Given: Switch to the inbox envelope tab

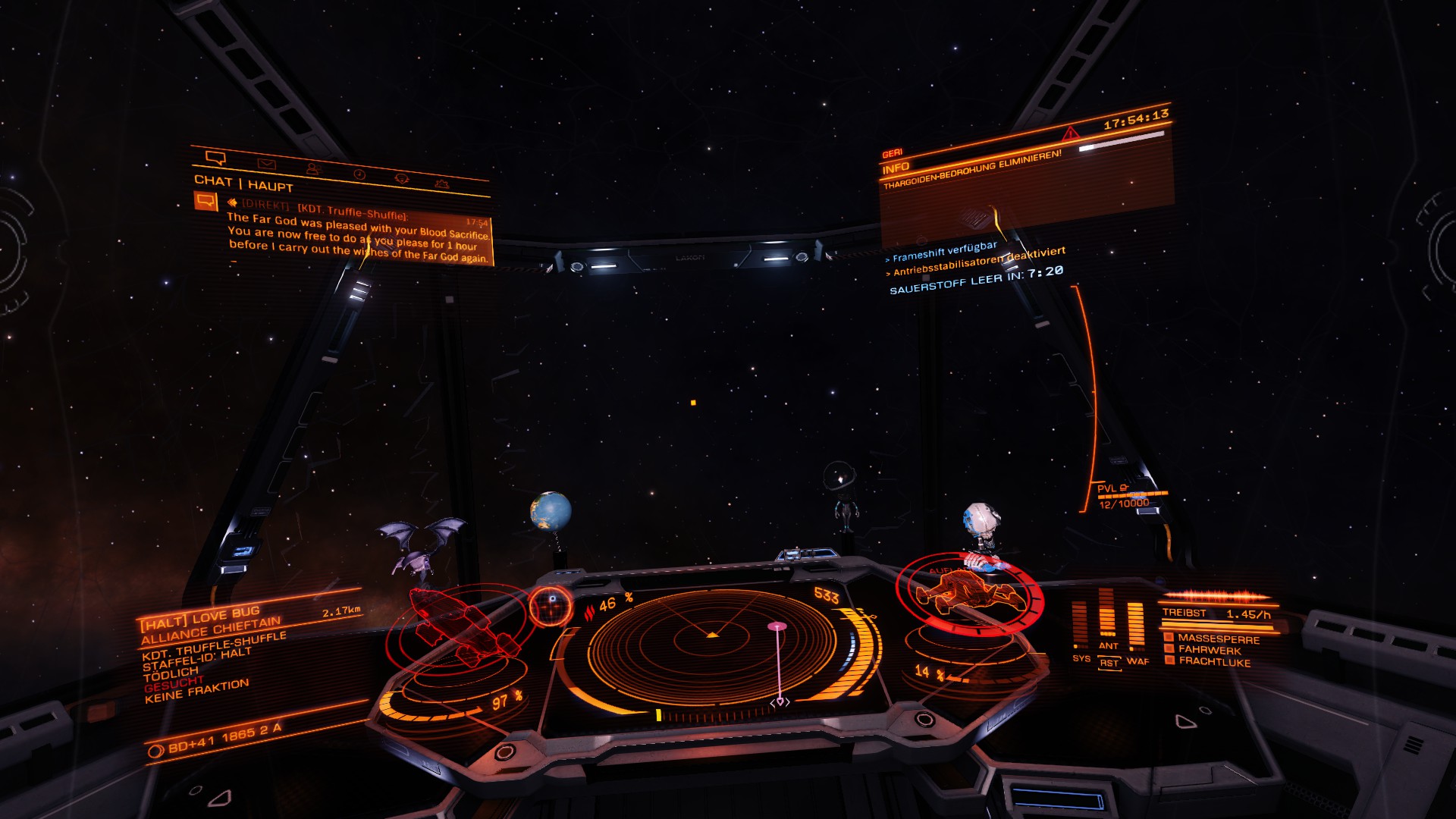Looking at the screenshot, I should pyautogui.click(x=266, y=164).
